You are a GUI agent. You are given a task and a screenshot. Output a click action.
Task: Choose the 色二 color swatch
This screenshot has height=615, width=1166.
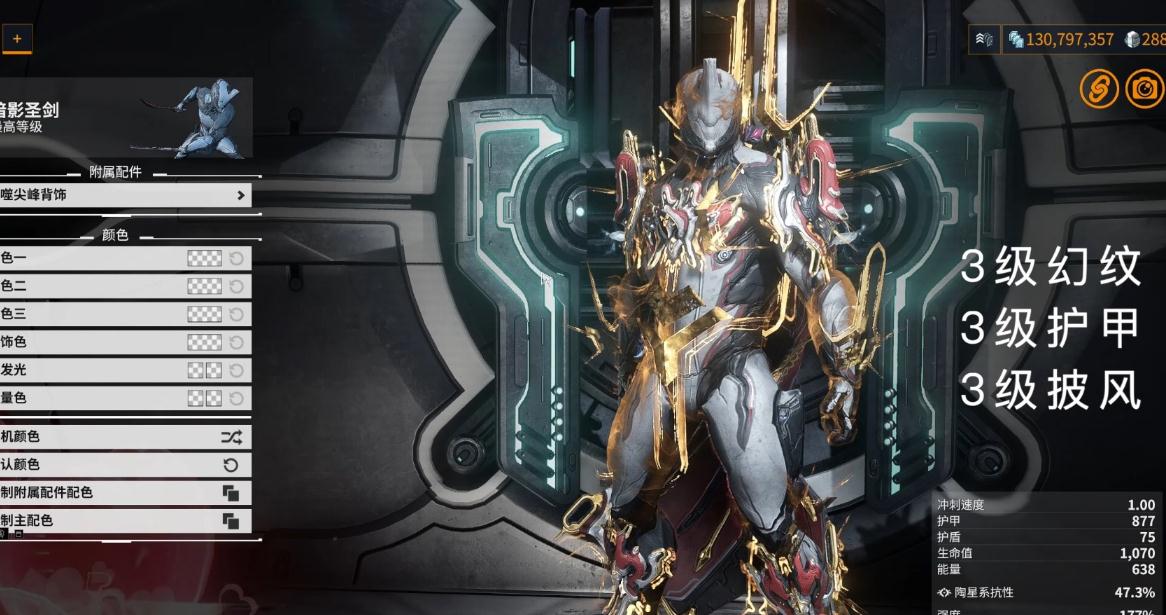tap(204, 286)
